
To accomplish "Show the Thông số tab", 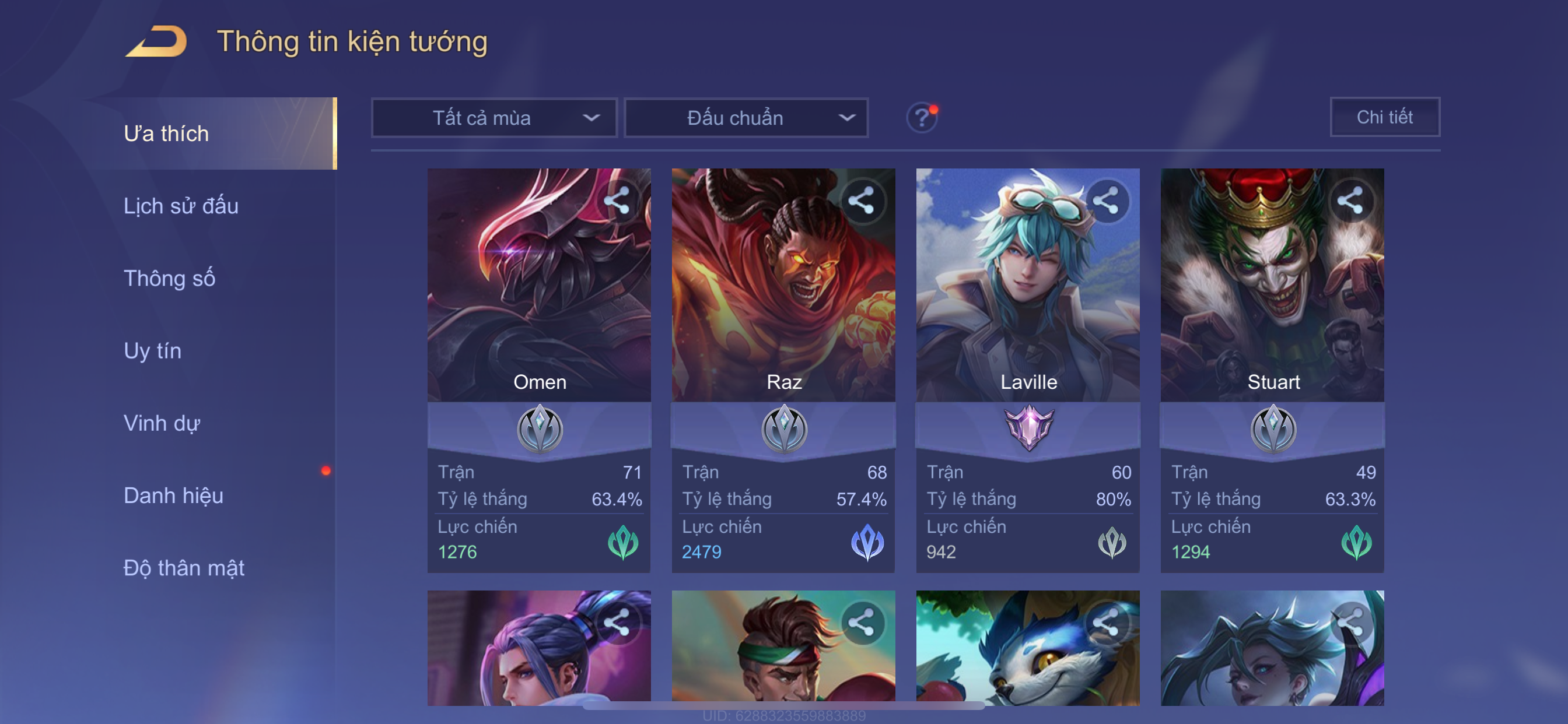I will click(x=169, y=278).
